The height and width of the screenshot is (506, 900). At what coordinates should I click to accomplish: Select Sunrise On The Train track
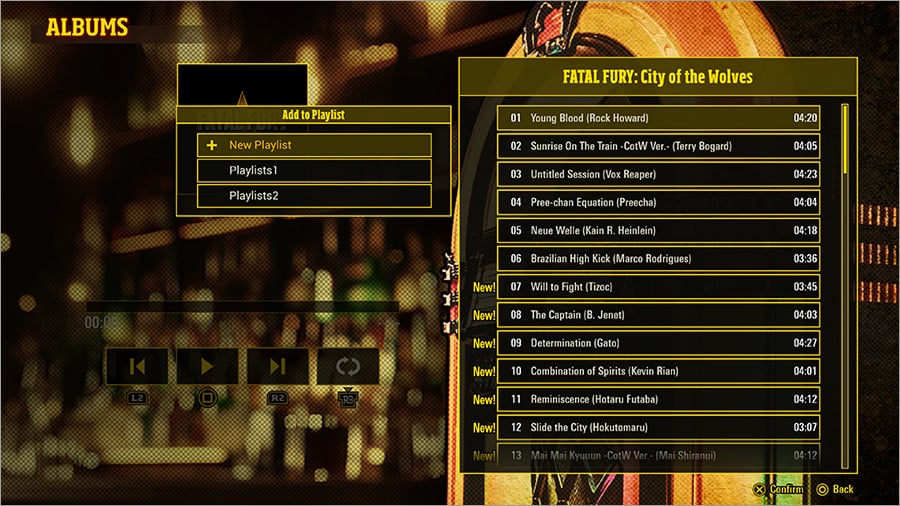(658, 146)
